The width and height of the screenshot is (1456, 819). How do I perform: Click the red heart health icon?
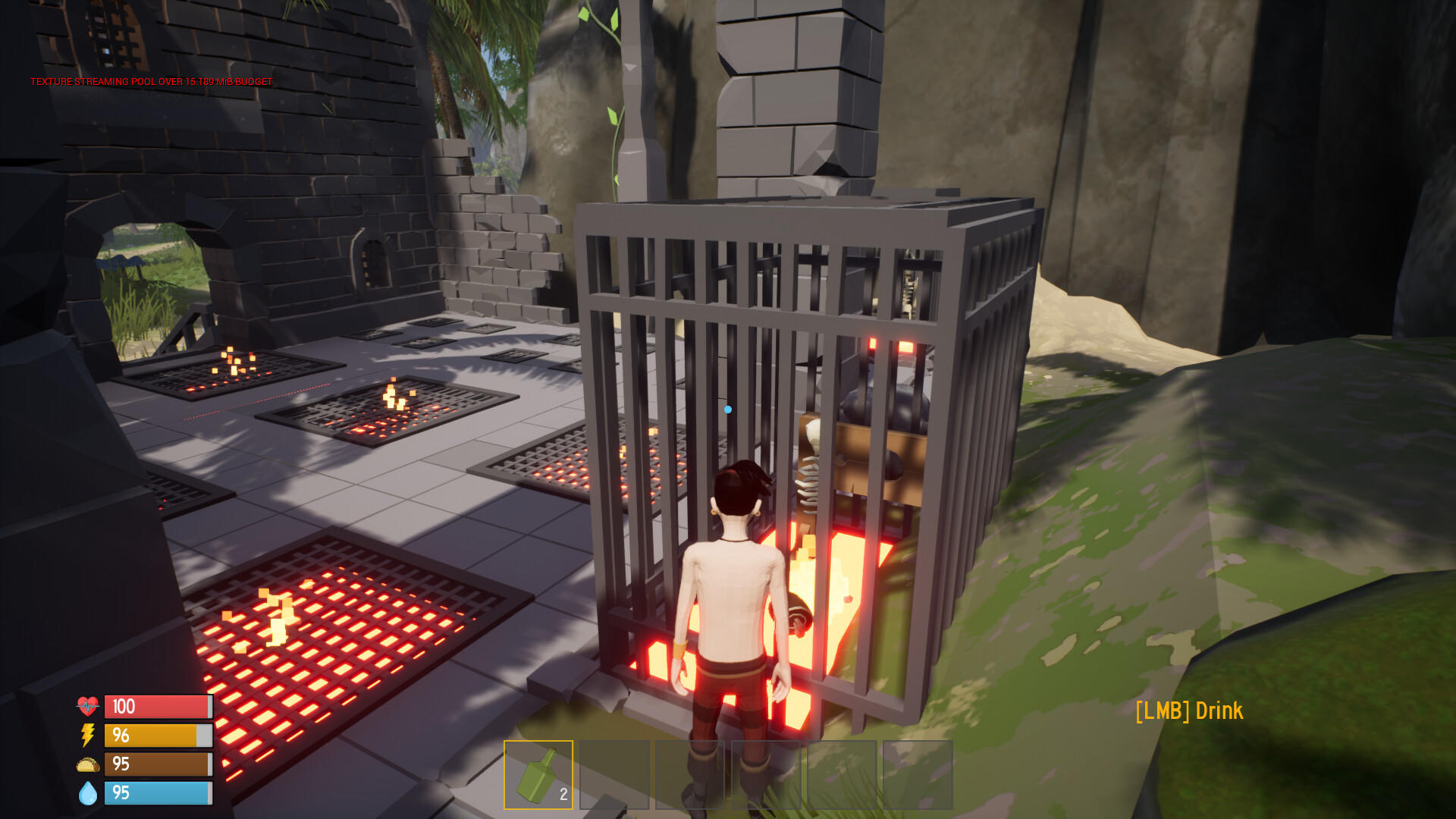(87, 707)
